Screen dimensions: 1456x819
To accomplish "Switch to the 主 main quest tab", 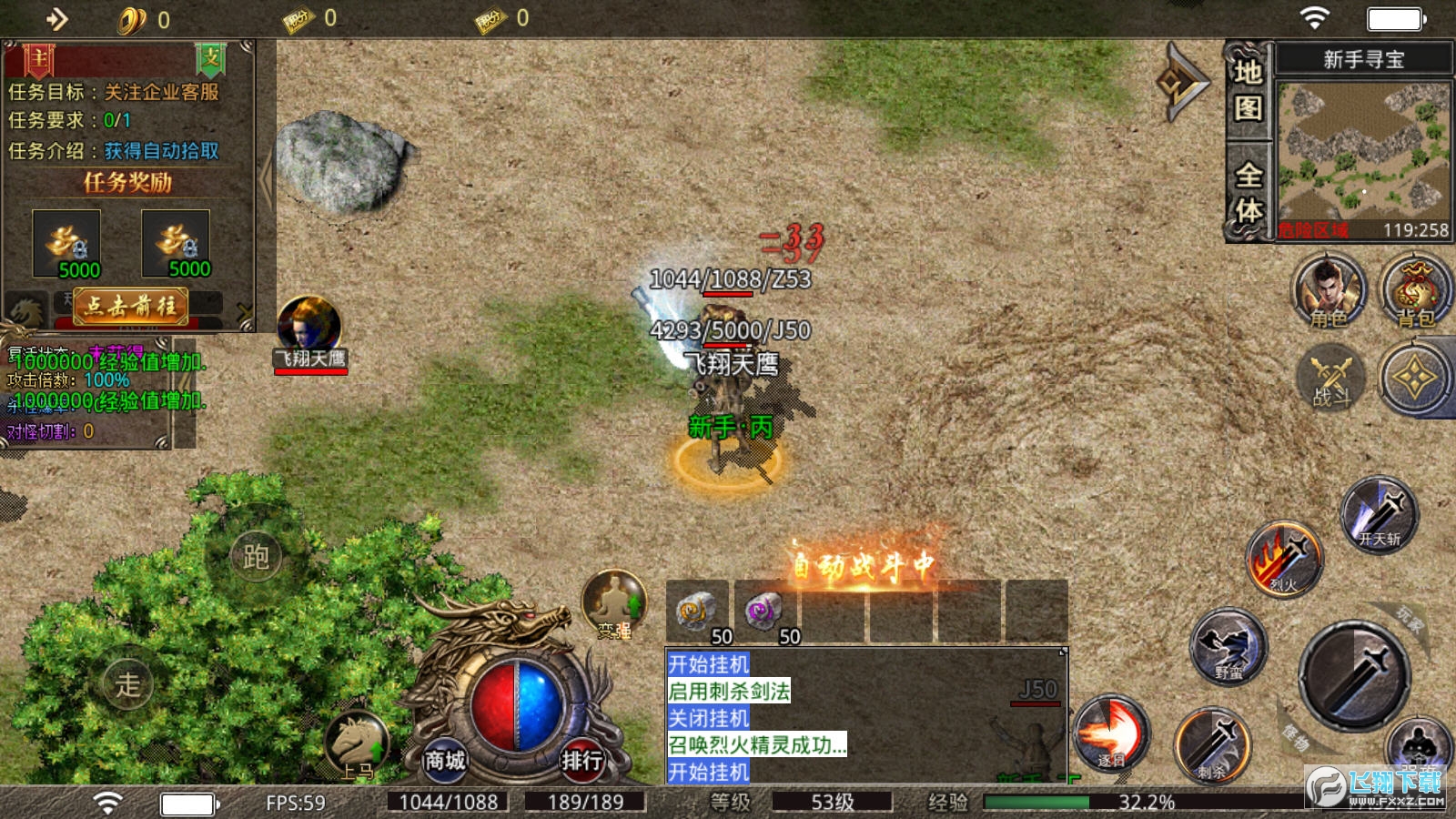I will [x=38, y=59].
